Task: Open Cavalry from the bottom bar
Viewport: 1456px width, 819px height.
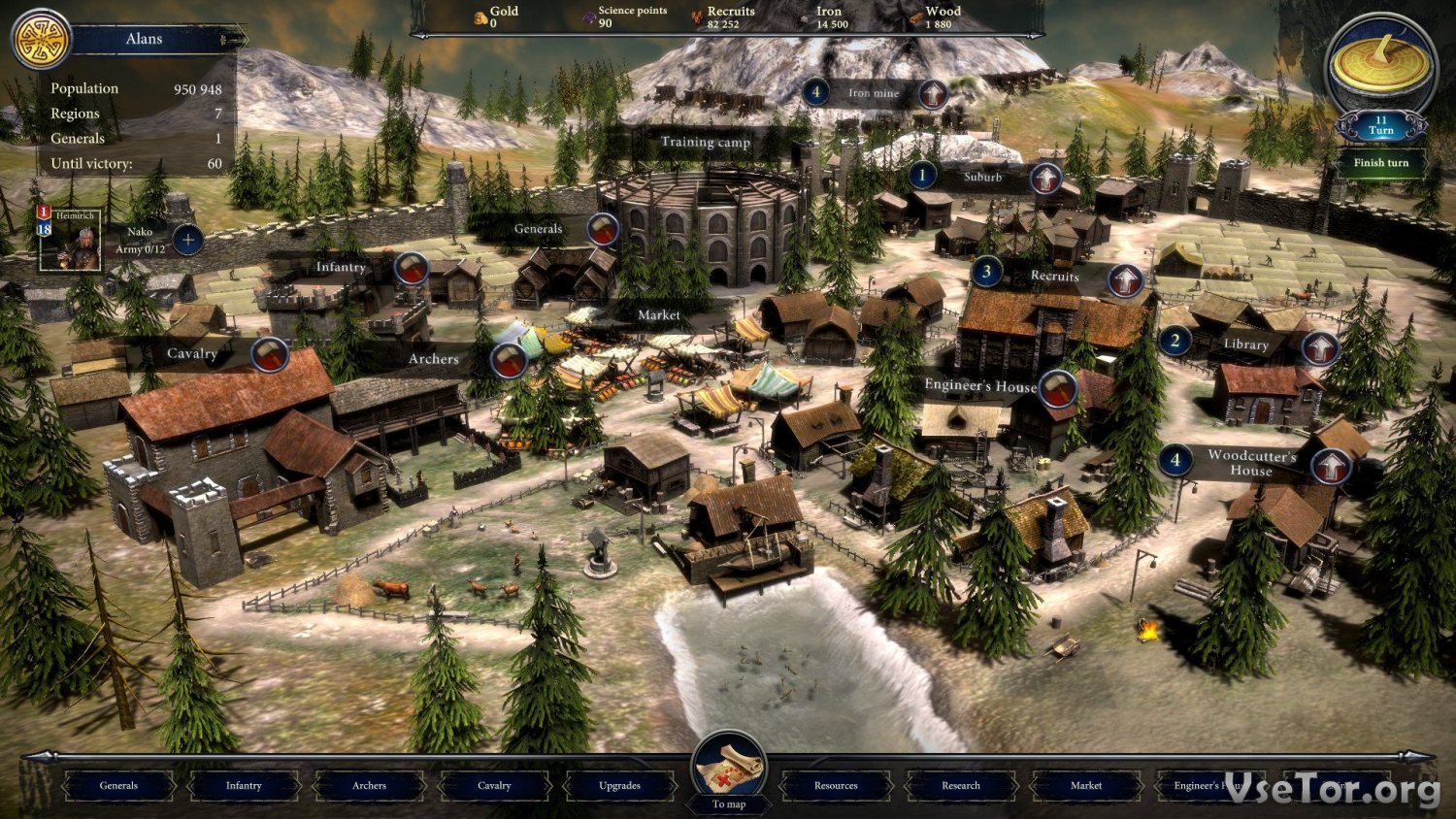Action: click(x=494, y=785)
